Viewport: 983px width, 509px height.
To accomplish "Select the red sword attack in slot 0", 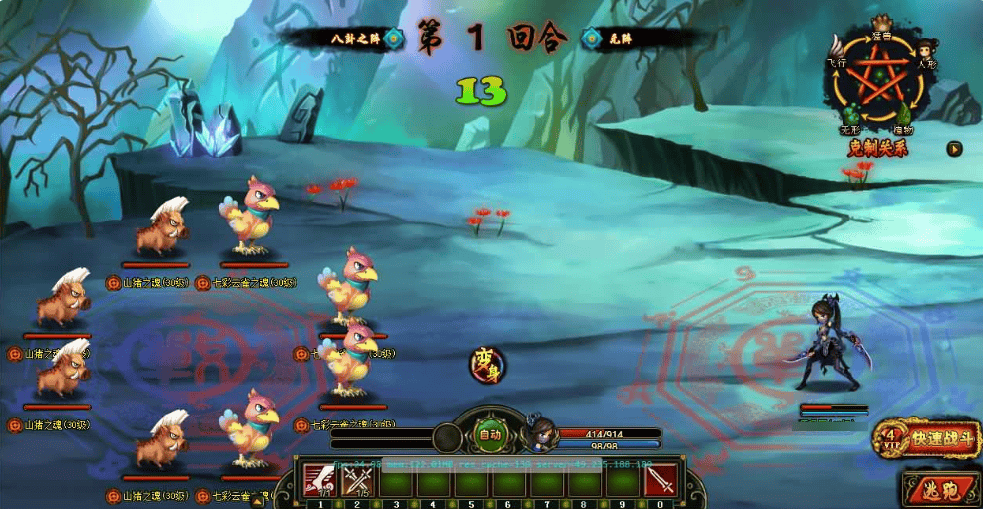I will click(660, 481).
